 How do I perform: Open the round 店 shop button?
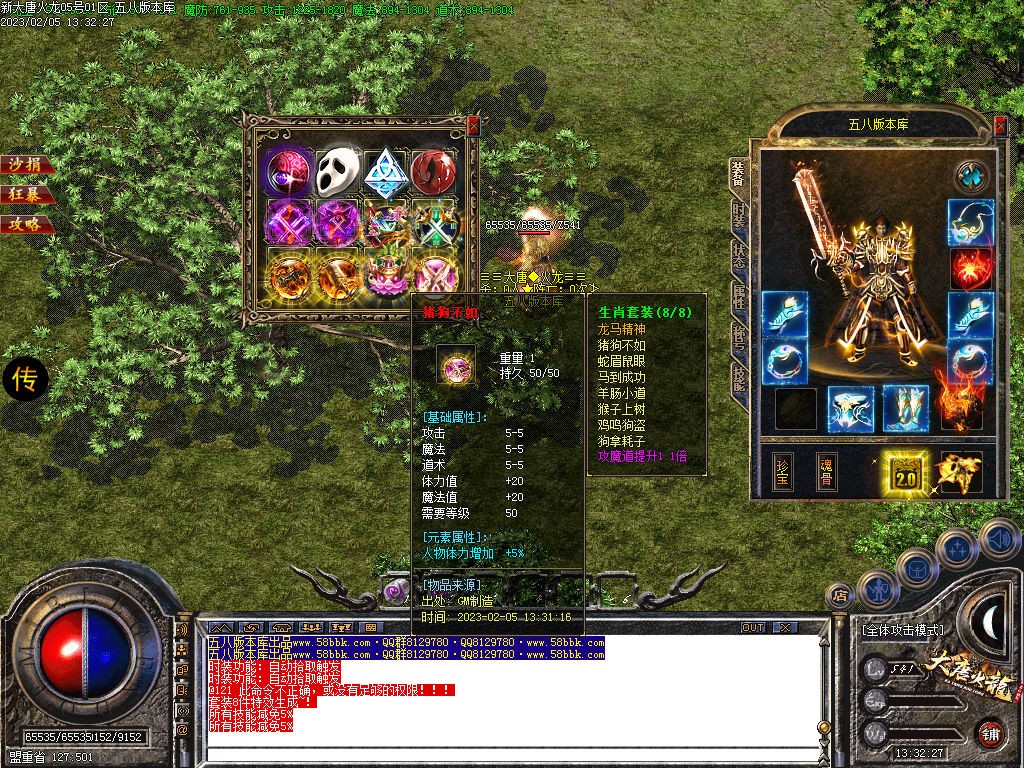[x=841, y=596]
